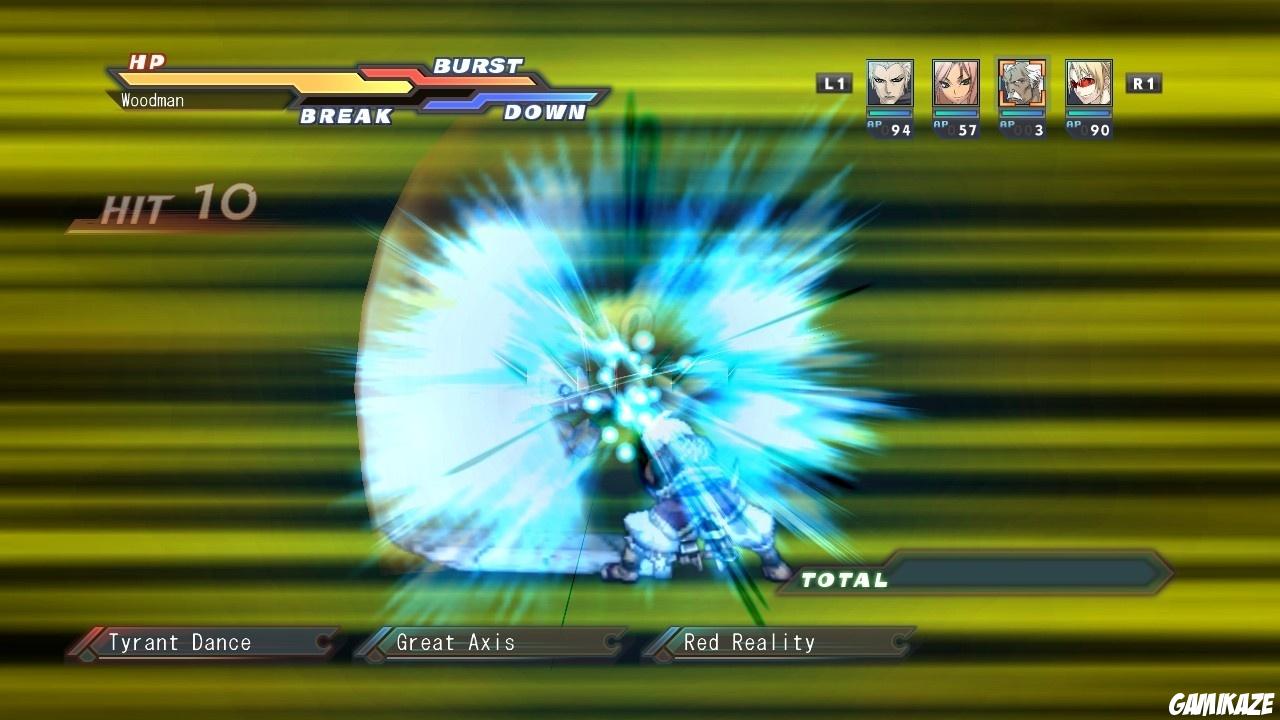The width and height of the screenshot is (1280, 720).
Task: Select the pink-haired character portrait with AP 57
Action: click(x=957, y=83)
